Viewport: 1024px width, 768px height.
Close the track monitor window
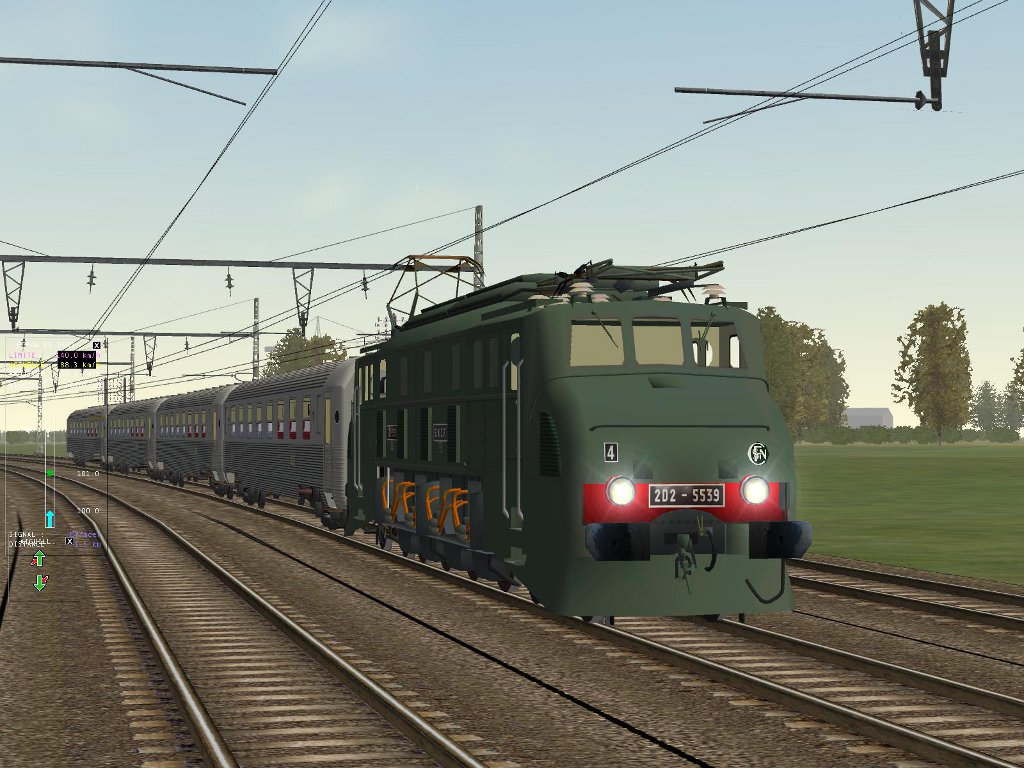point(96,345)
